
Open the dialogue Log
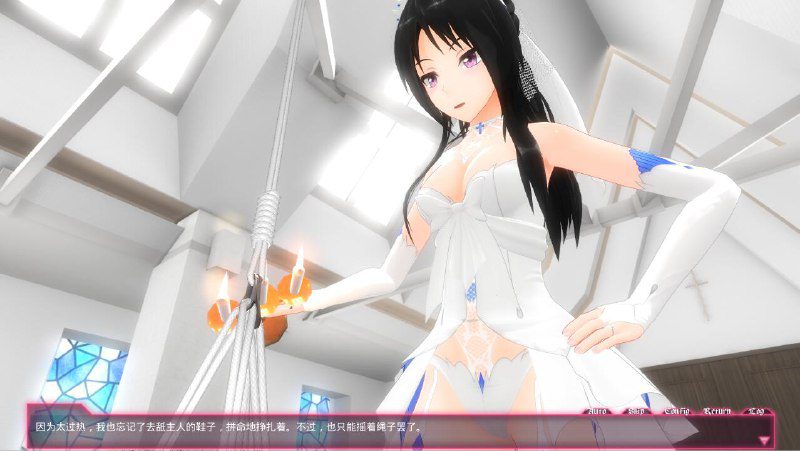(757, 411)
